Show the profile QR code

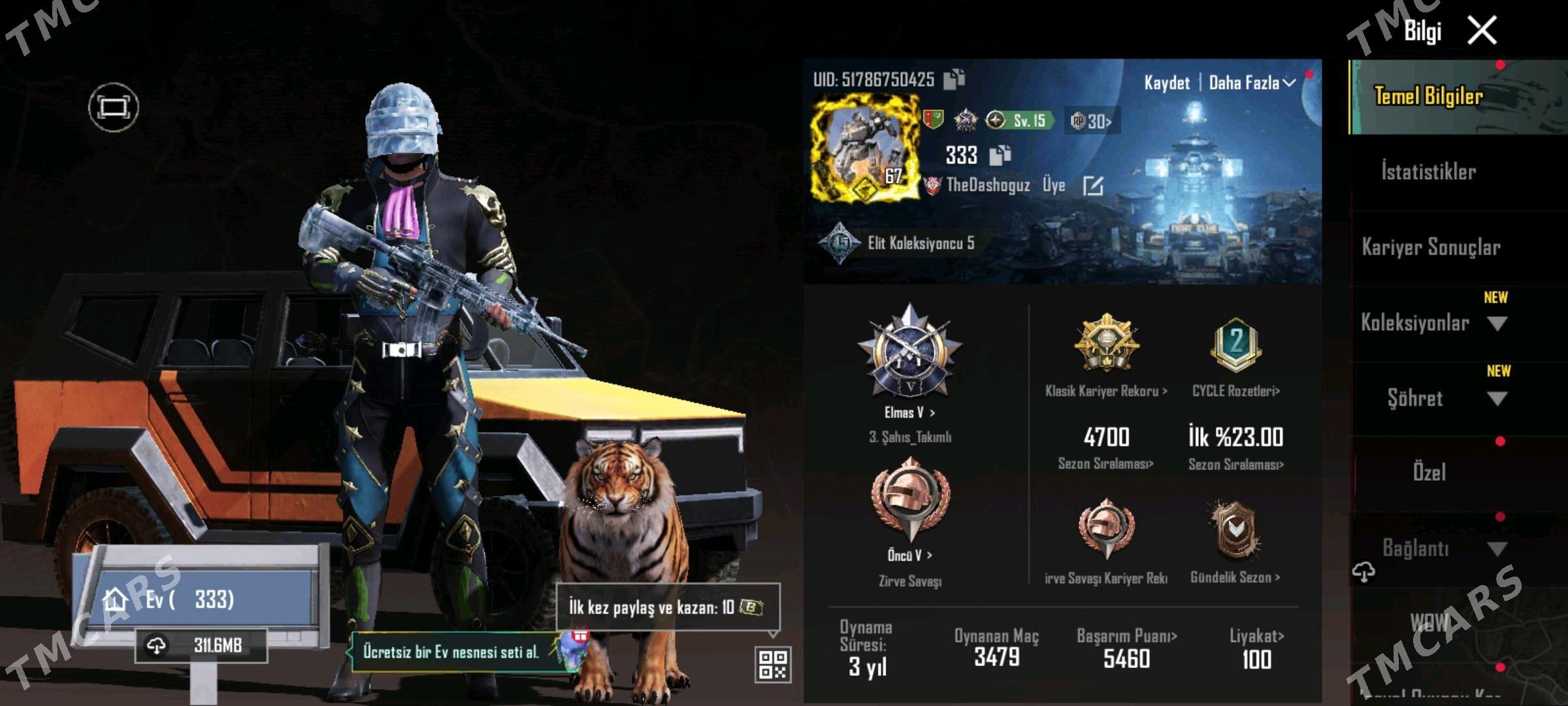[773, 664]
